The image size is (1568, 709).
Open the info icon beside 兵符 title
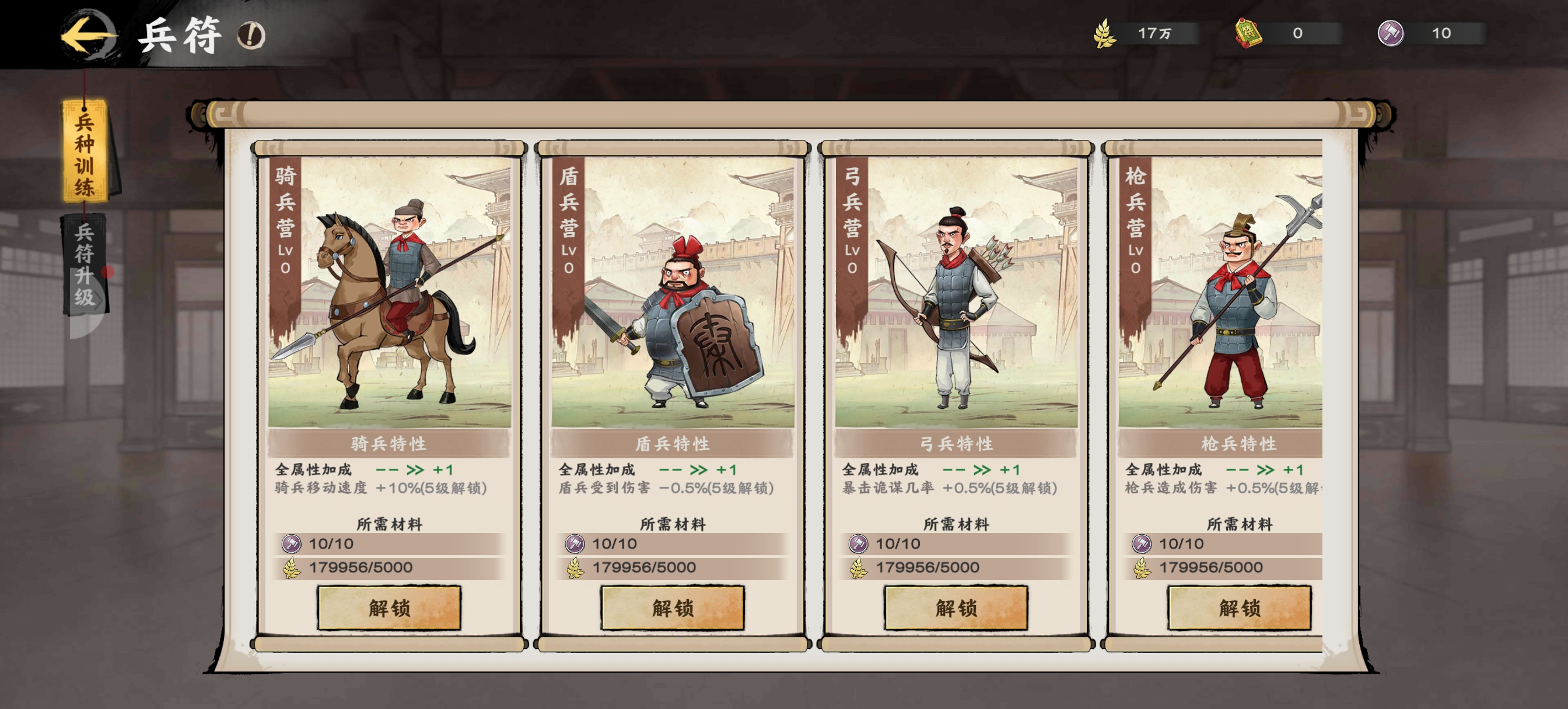(251, 36)
